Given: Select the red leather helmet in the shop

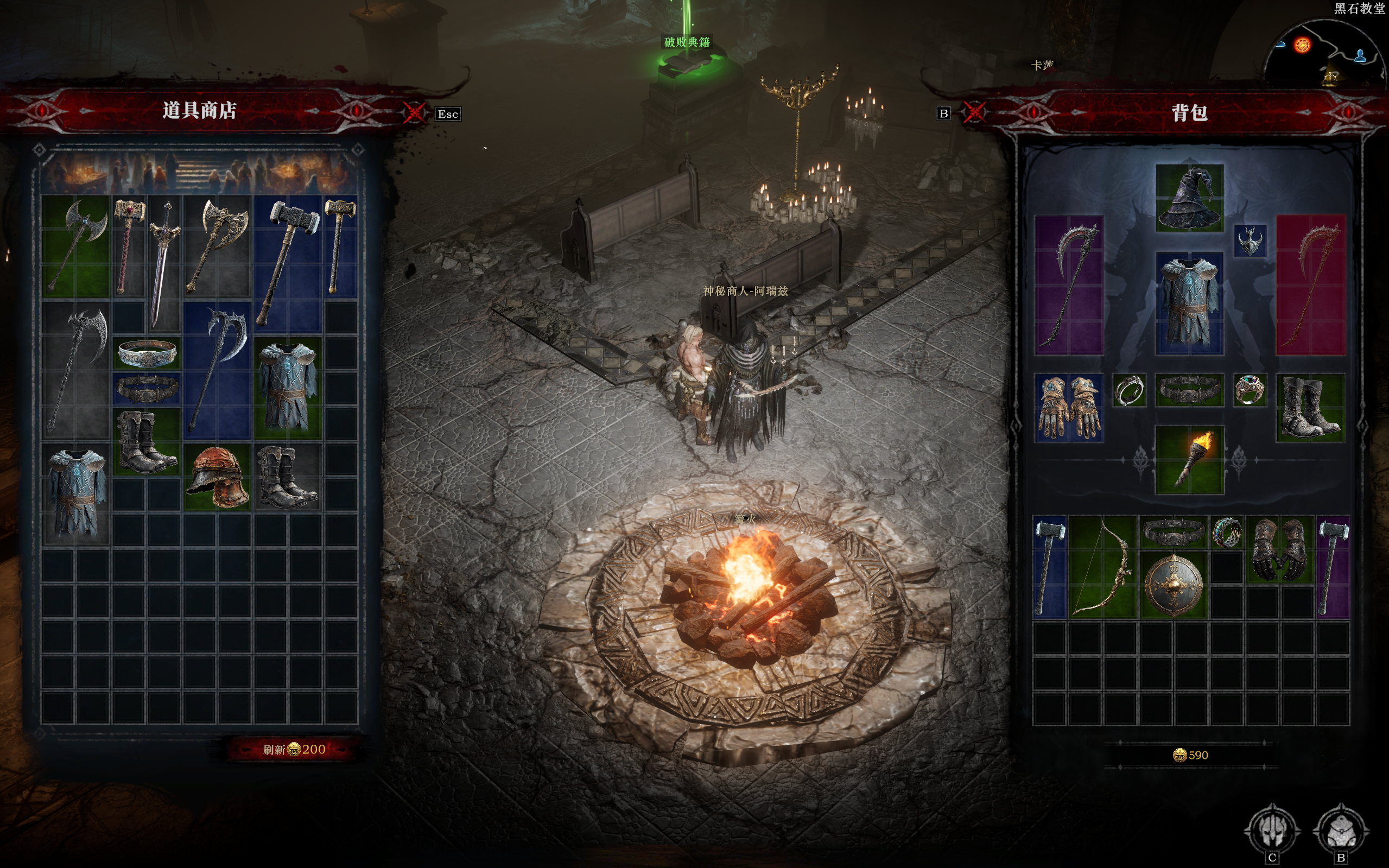Looking at the screenshot, I should (218, 477).
